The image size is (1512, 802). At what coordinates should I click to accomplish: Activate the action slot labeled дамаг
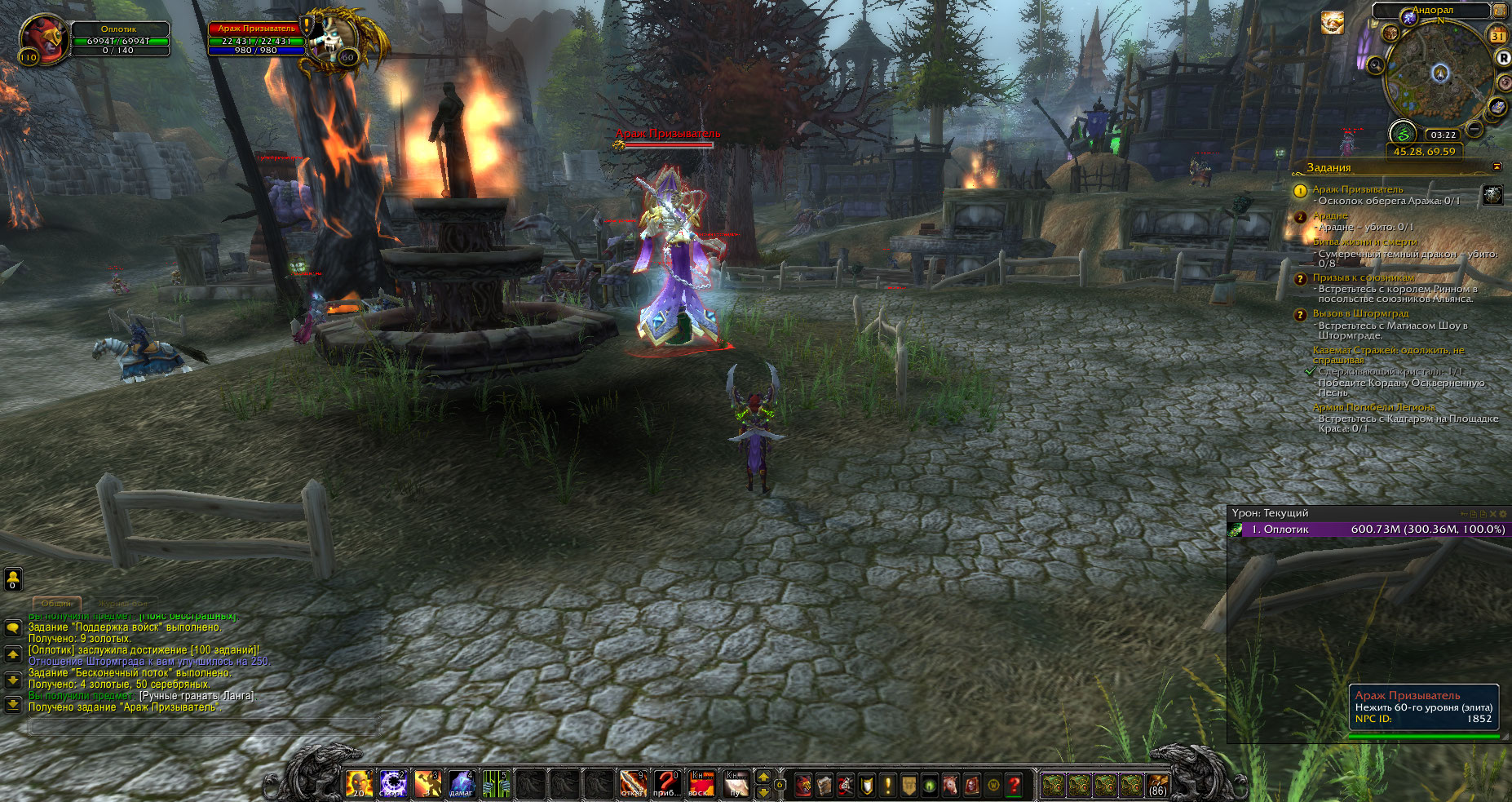tap(462, 784)
